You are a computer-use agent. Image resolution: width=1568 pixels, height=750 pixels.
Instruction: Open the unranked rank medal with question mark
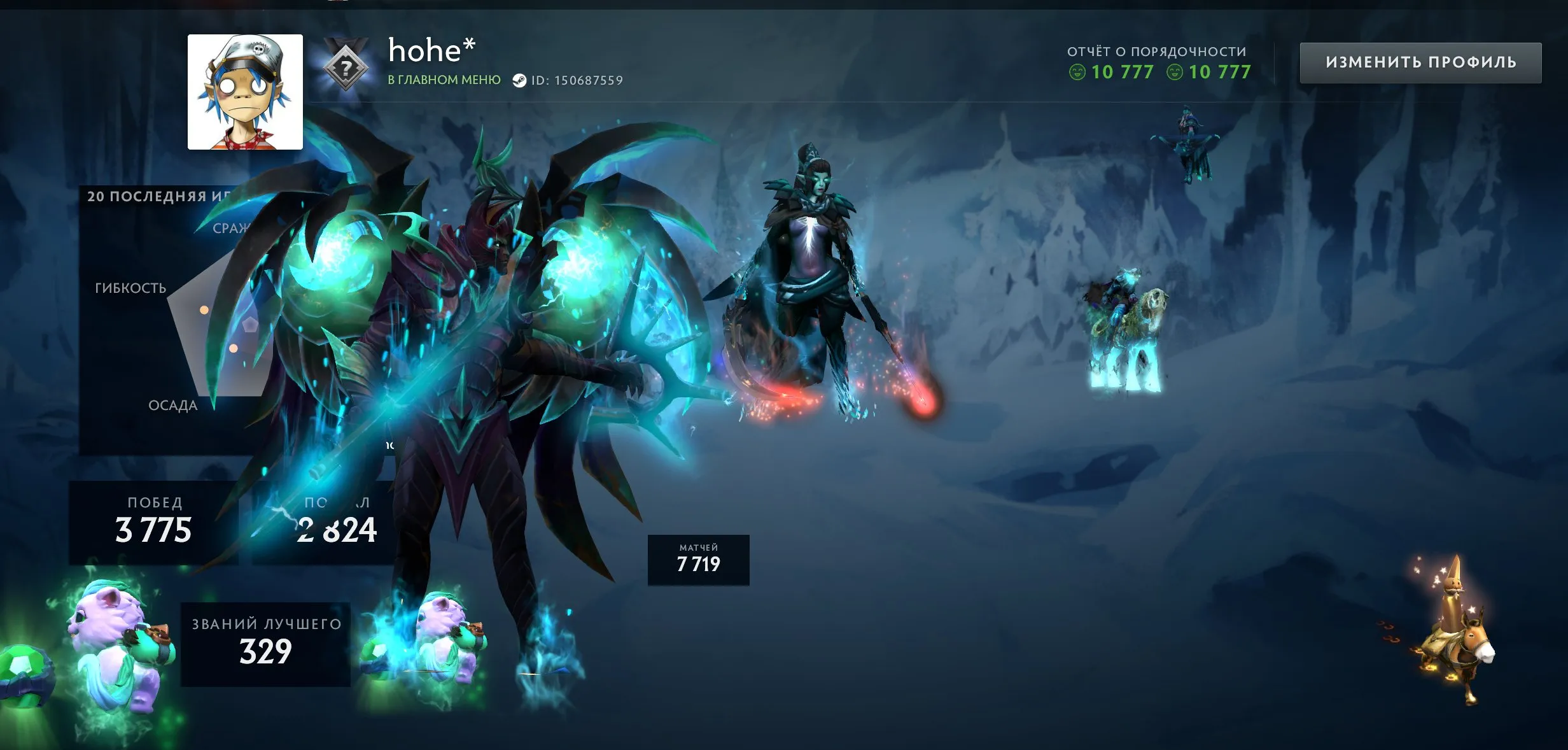pos(344,66)
